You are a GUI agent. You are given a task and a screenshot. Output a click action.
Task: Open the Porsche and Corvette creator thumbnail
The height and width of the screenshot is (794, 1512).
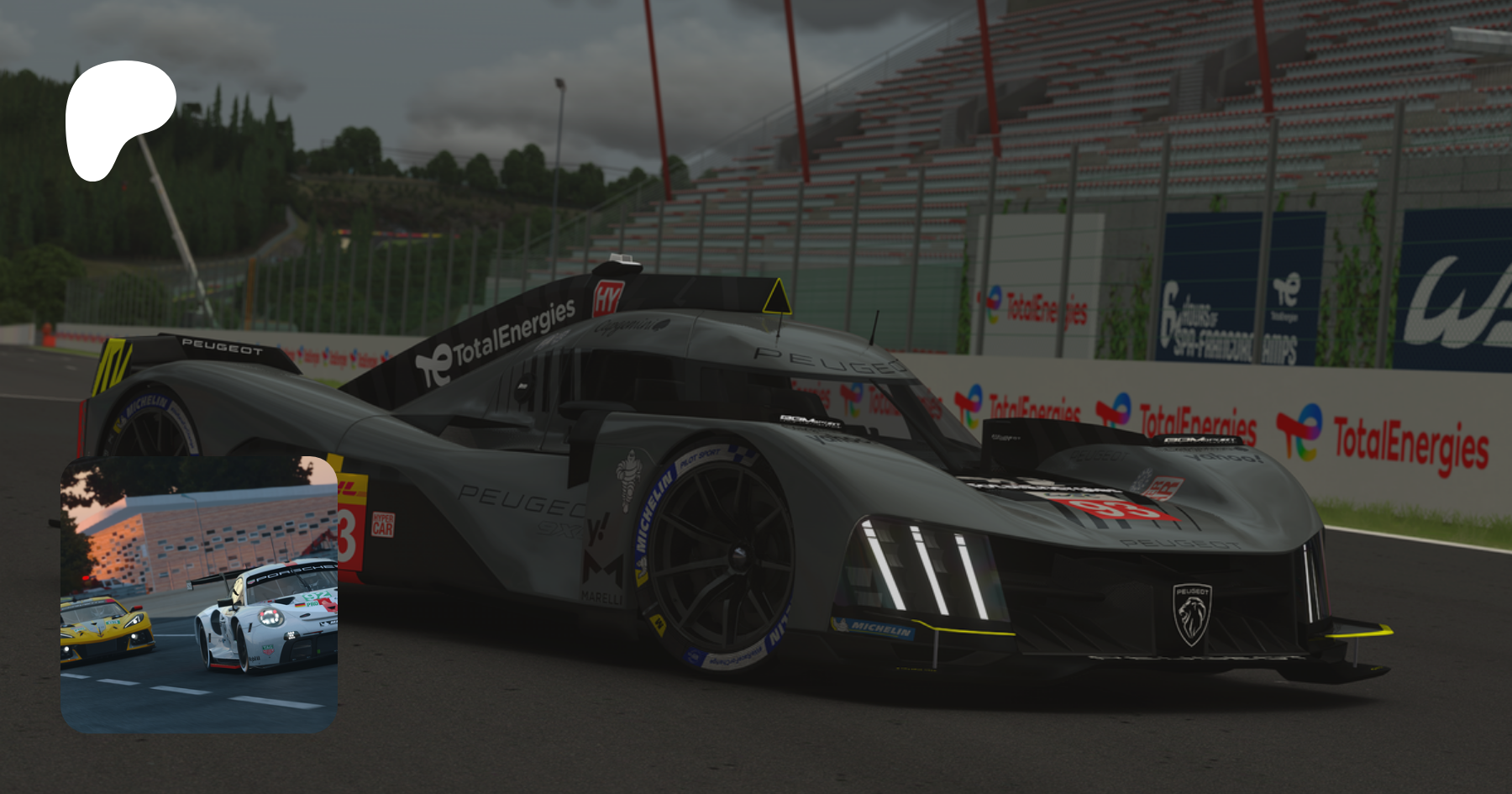[199, 594]
